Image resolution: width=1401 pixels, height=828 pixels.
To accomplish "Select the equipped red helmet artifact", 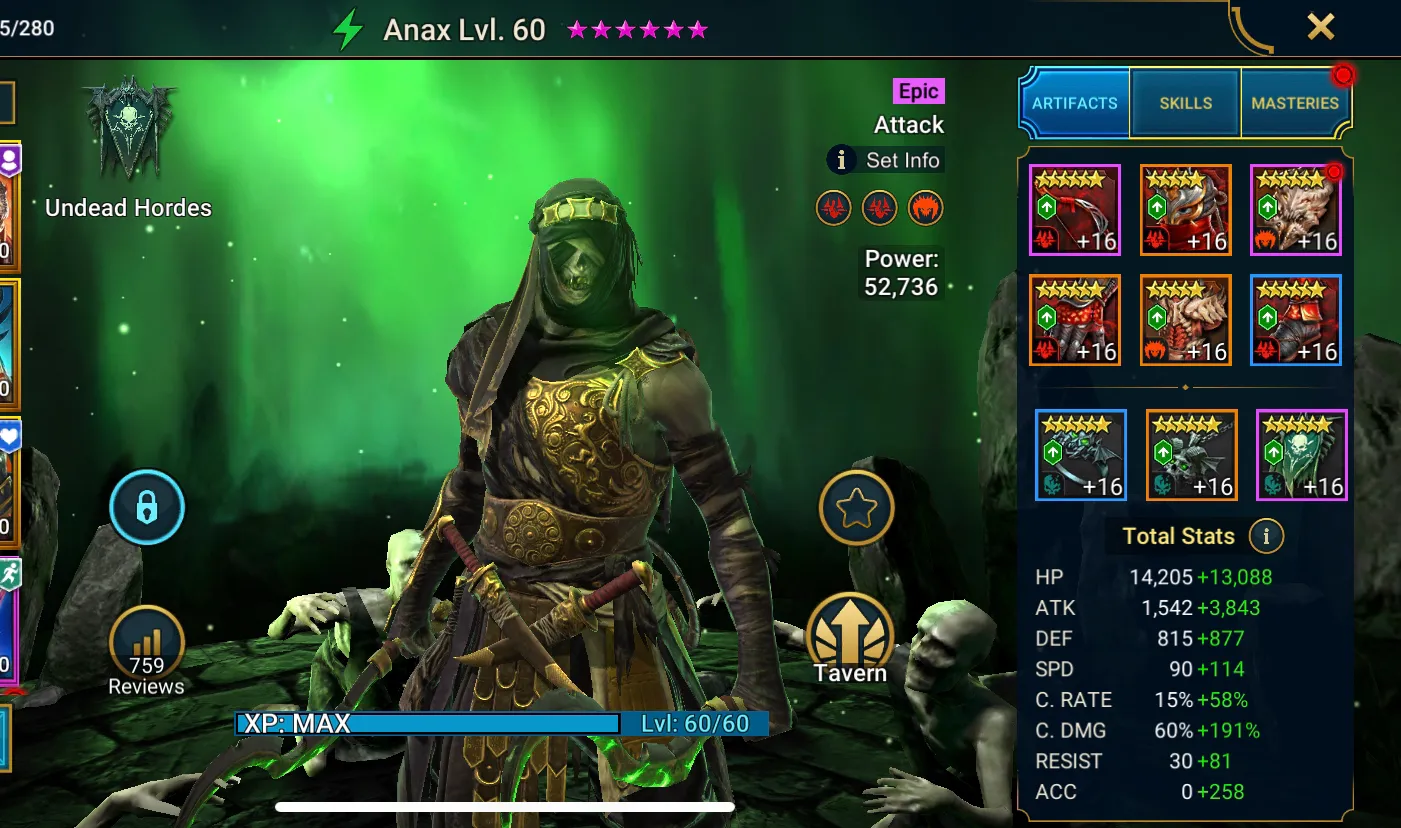I will (x=1185, y=211).
